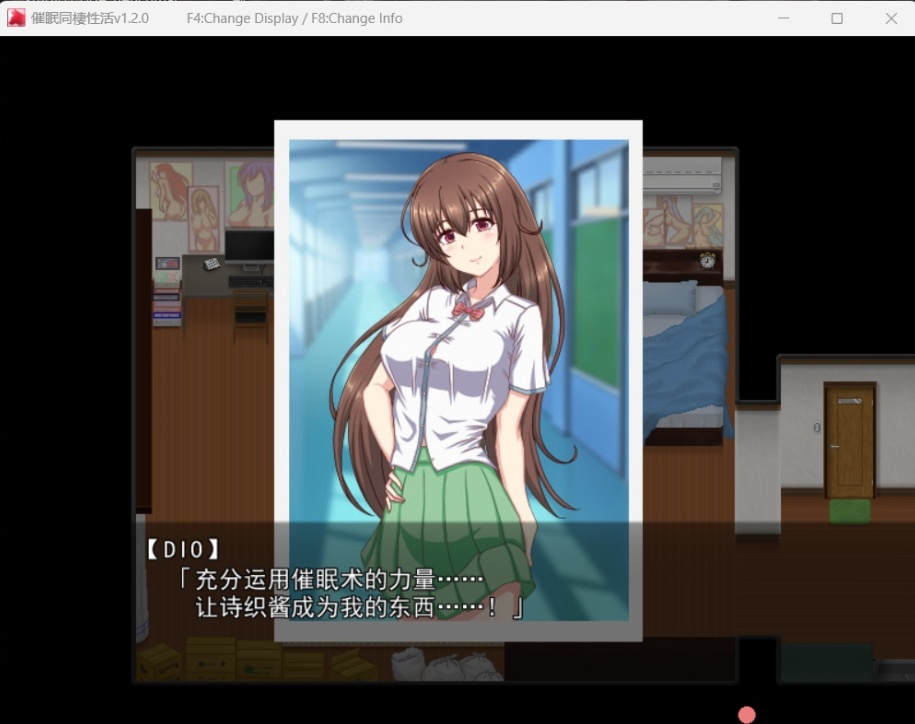915x724 pixels.
Task: Minimize the game window
Action: point(783,18)
